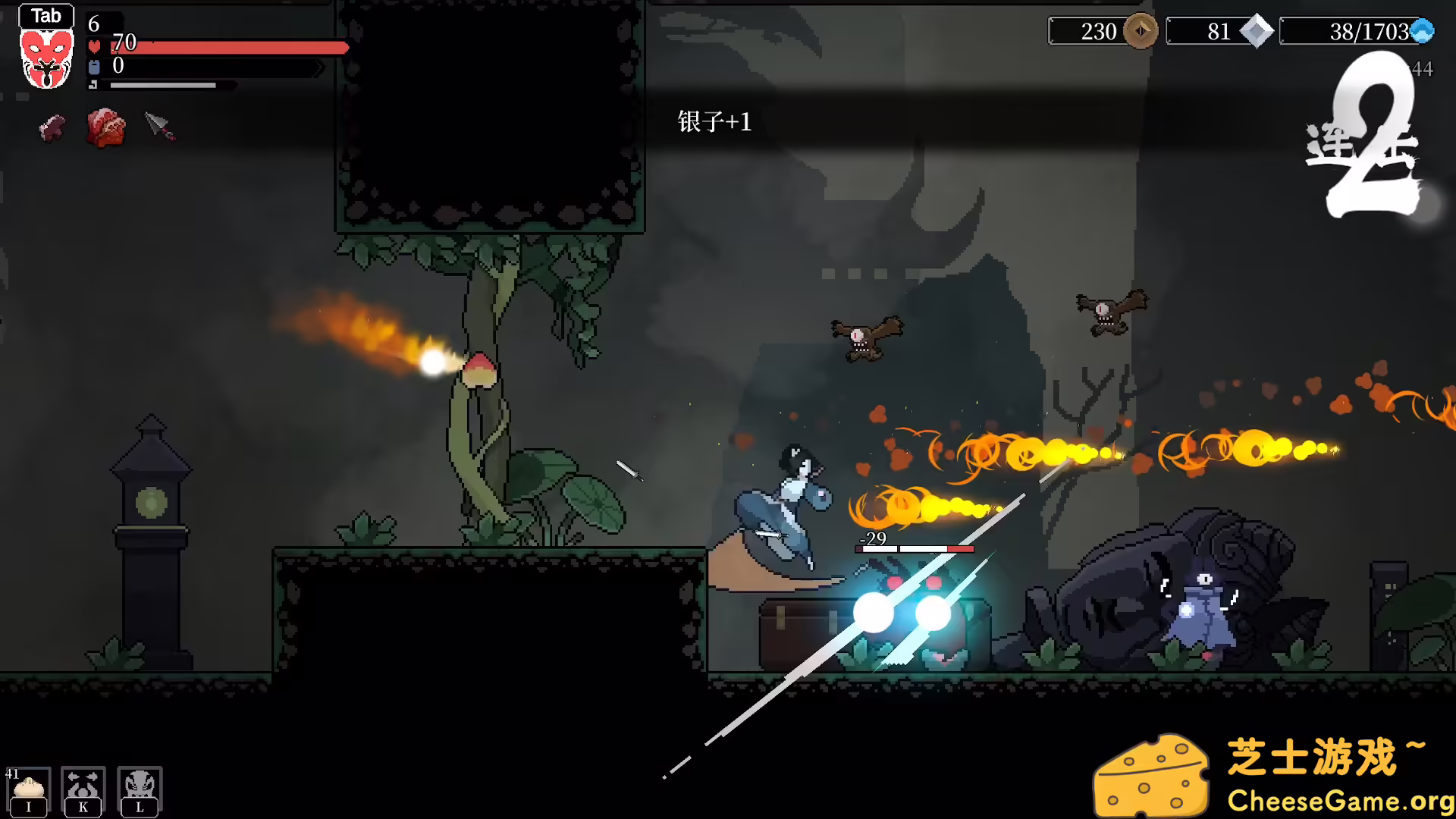The image size is (1456, 819).
Task: Click the 银子+1 pickup message
Action: point(714,120)
